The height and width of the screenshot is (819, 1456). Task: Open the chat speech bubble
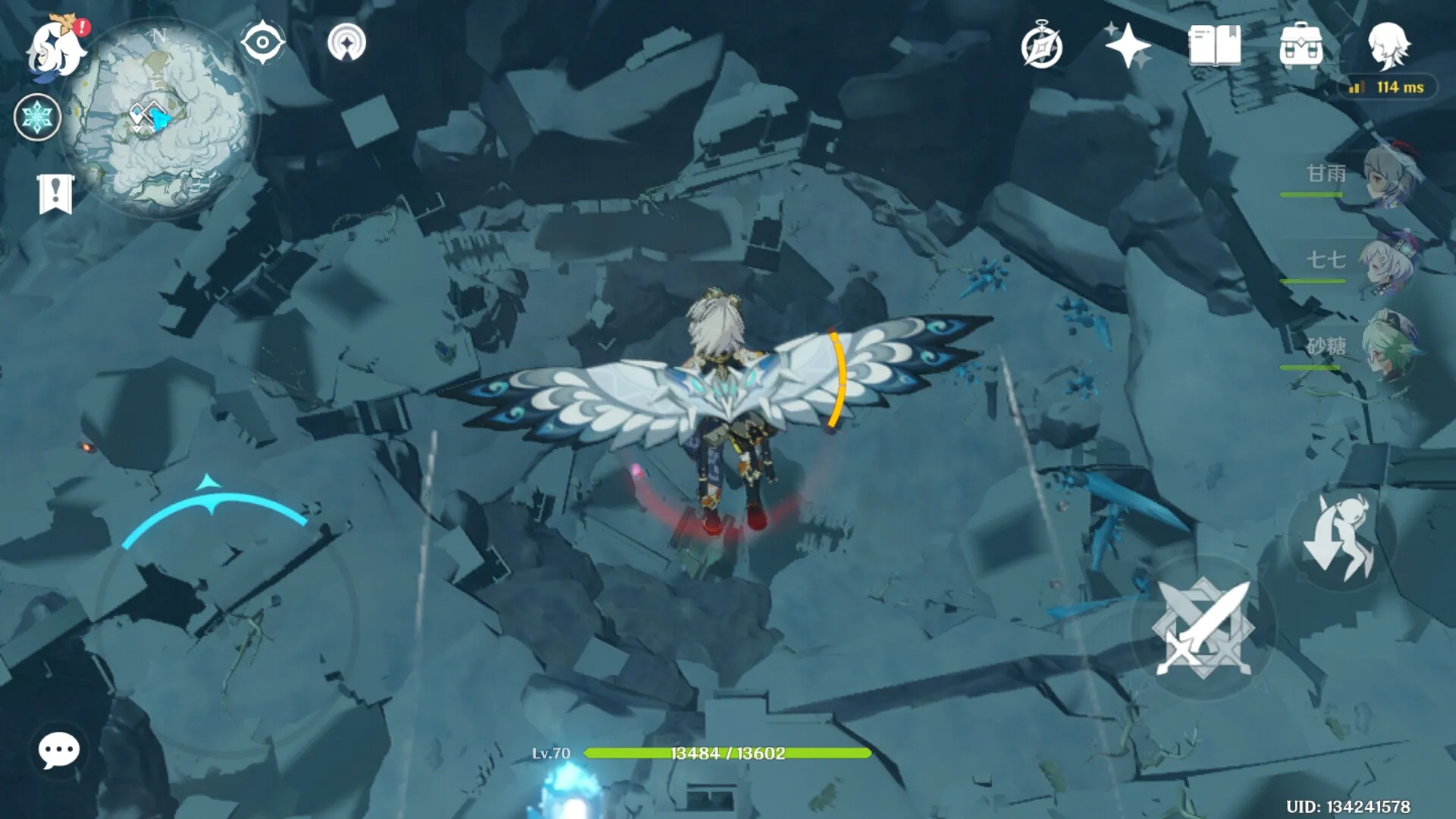coord(58,751)
